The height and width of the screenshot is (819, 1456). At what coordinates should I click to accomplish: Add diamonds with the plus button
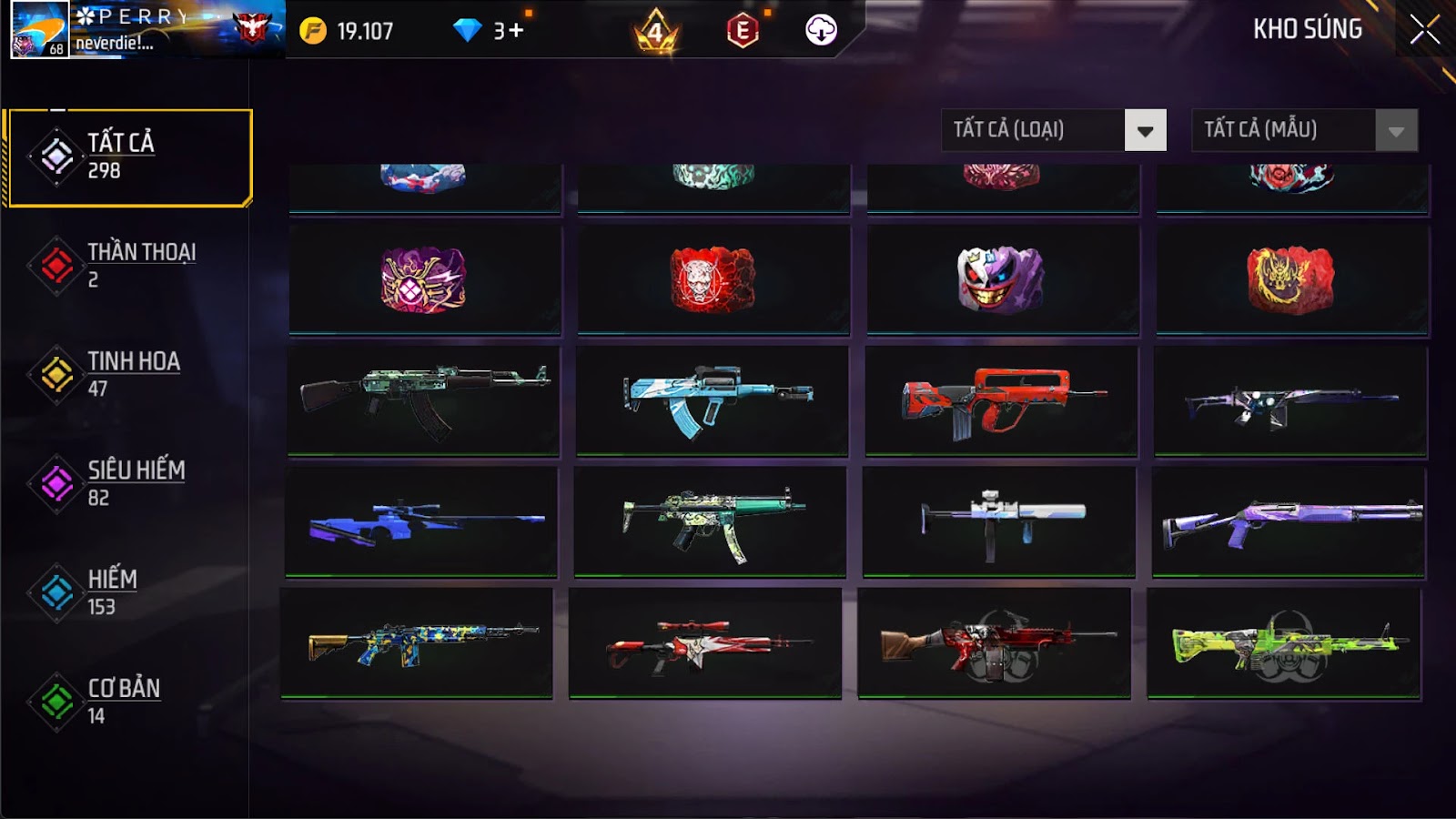coord(516,31)
